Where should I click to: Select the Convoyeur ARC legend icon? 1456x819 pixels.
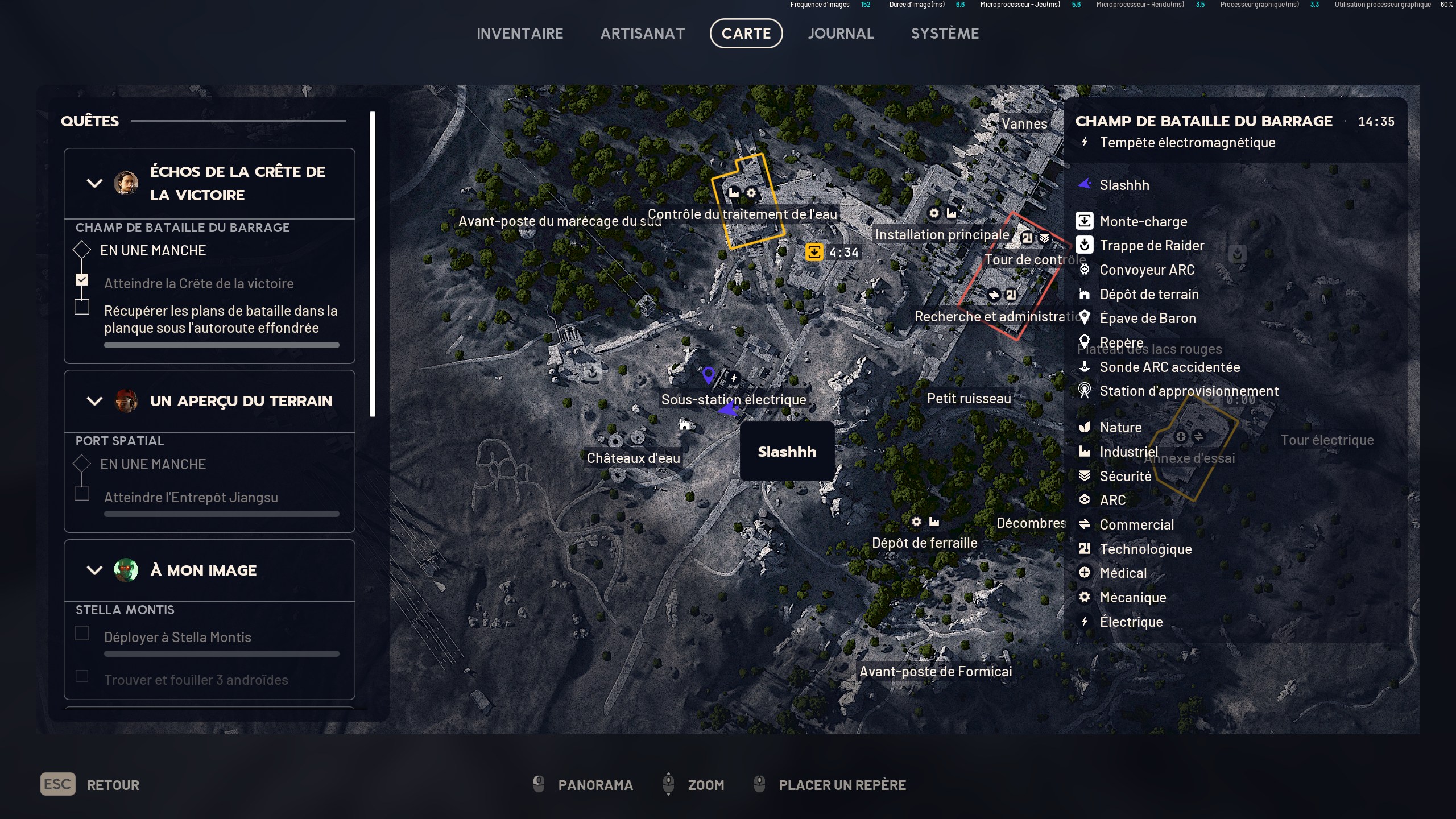pyautogui.click(x=1085, y=270)
